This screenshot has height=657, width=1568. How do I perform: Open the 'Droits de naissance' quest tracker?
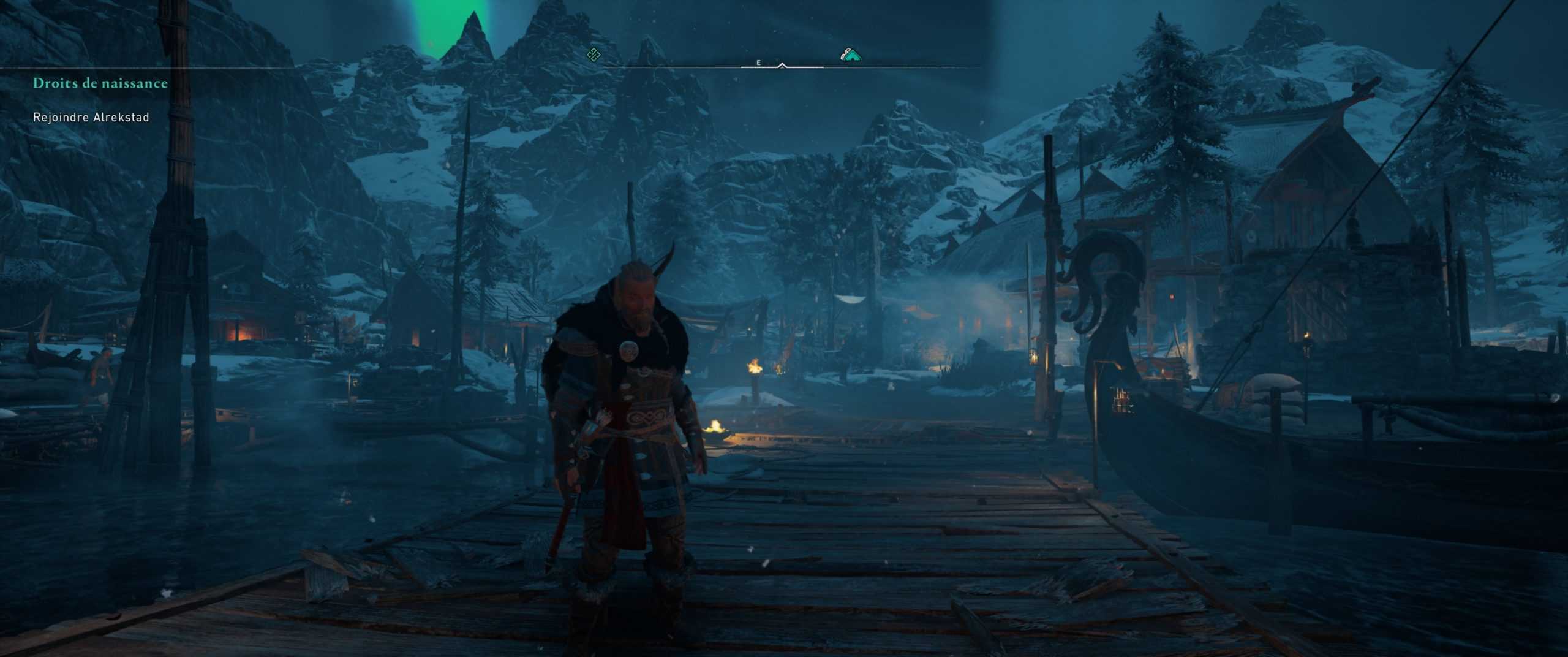pos(100,83)
